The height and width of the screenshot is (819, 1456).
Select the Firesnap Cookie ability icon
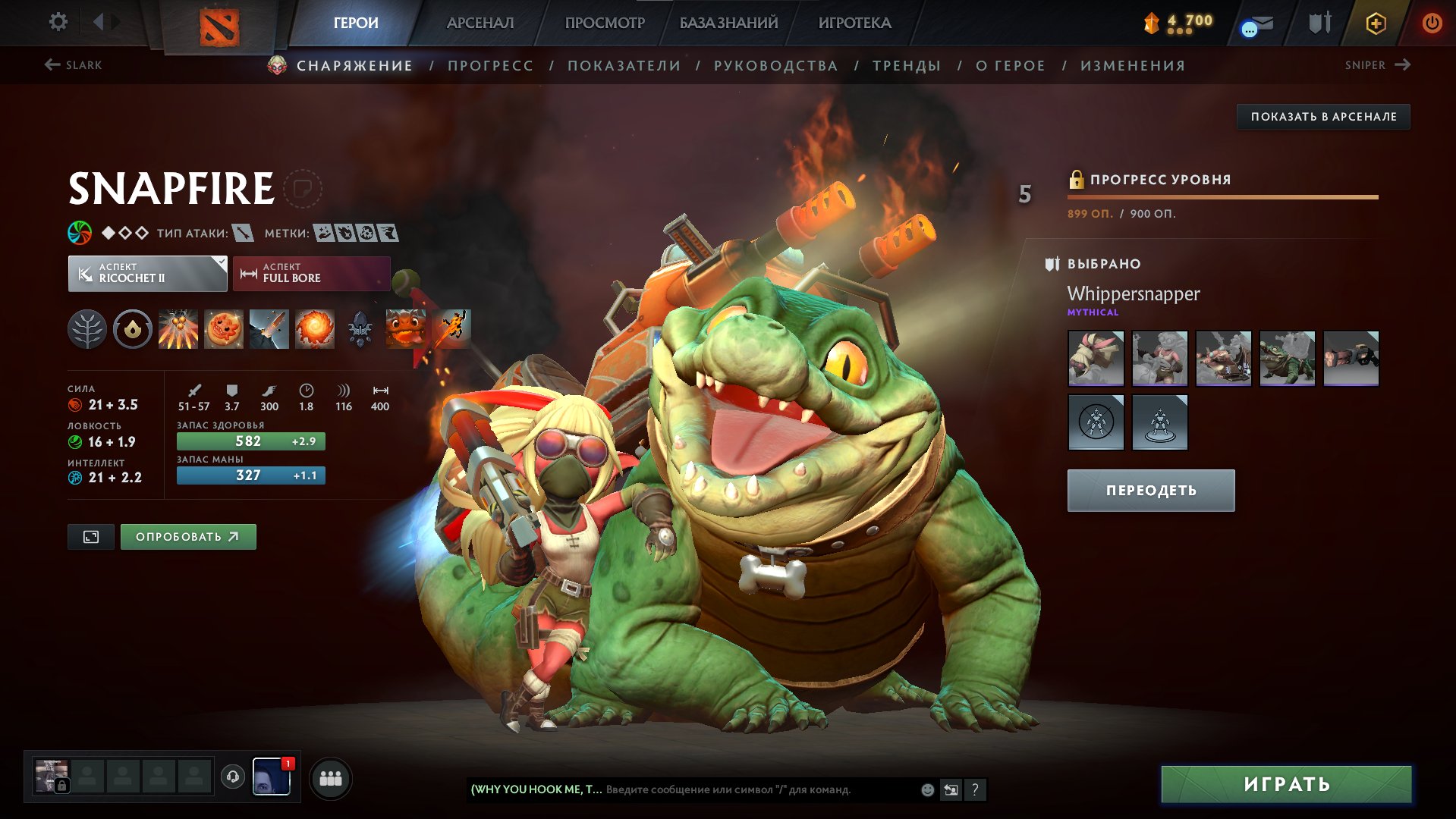point(223,329)
